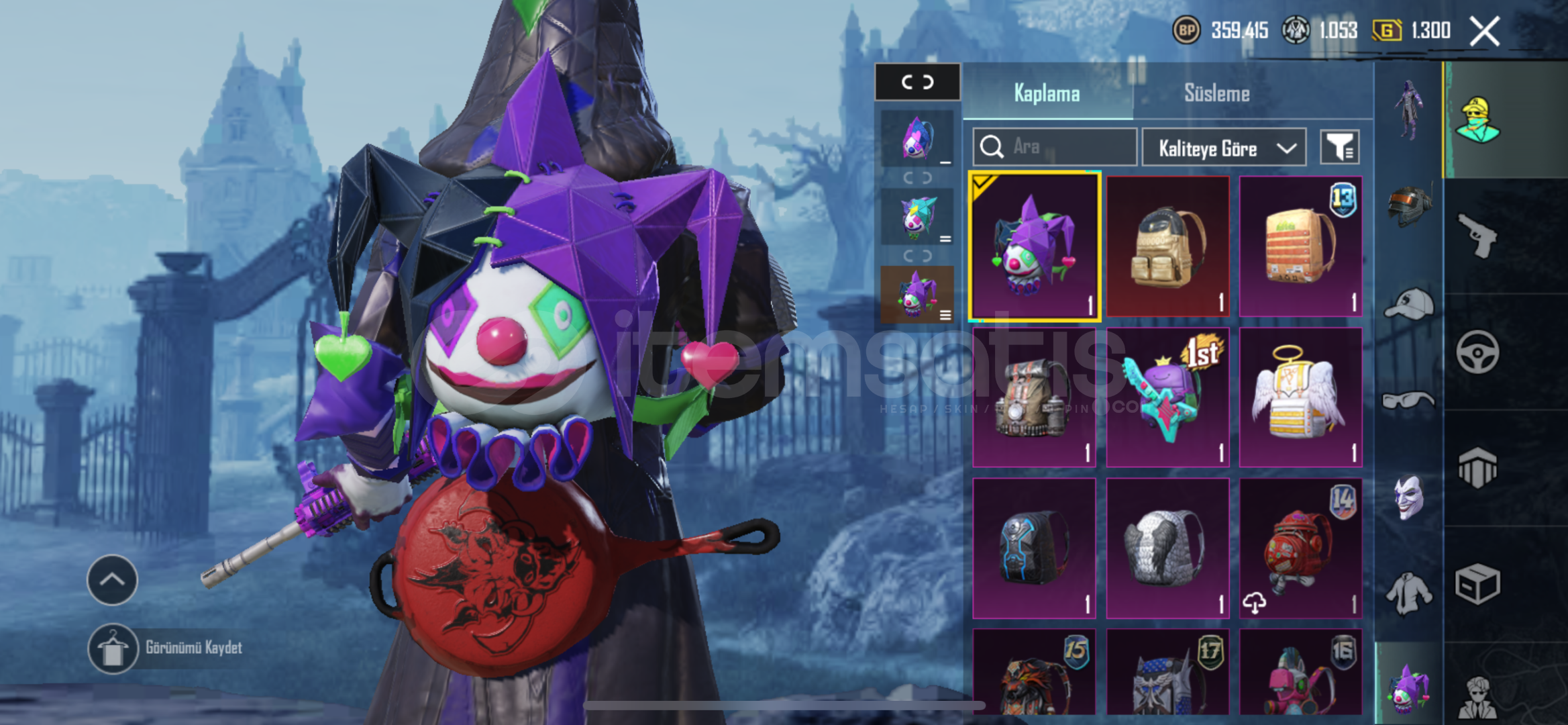The width and height of the screenshot is (1568, 725).
Task: Open the steering wheel vehicle category
Action: click(1478, 352)
